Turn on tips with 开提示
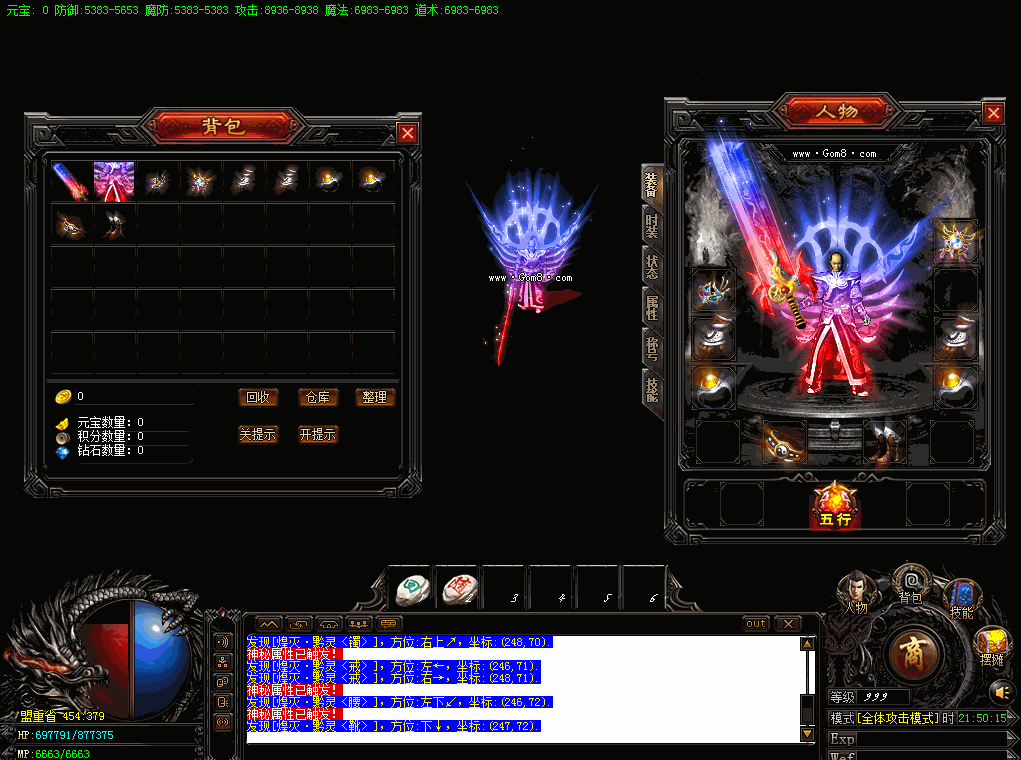The height and width of the screenshot is (760, 1021). tap(317, 434)
